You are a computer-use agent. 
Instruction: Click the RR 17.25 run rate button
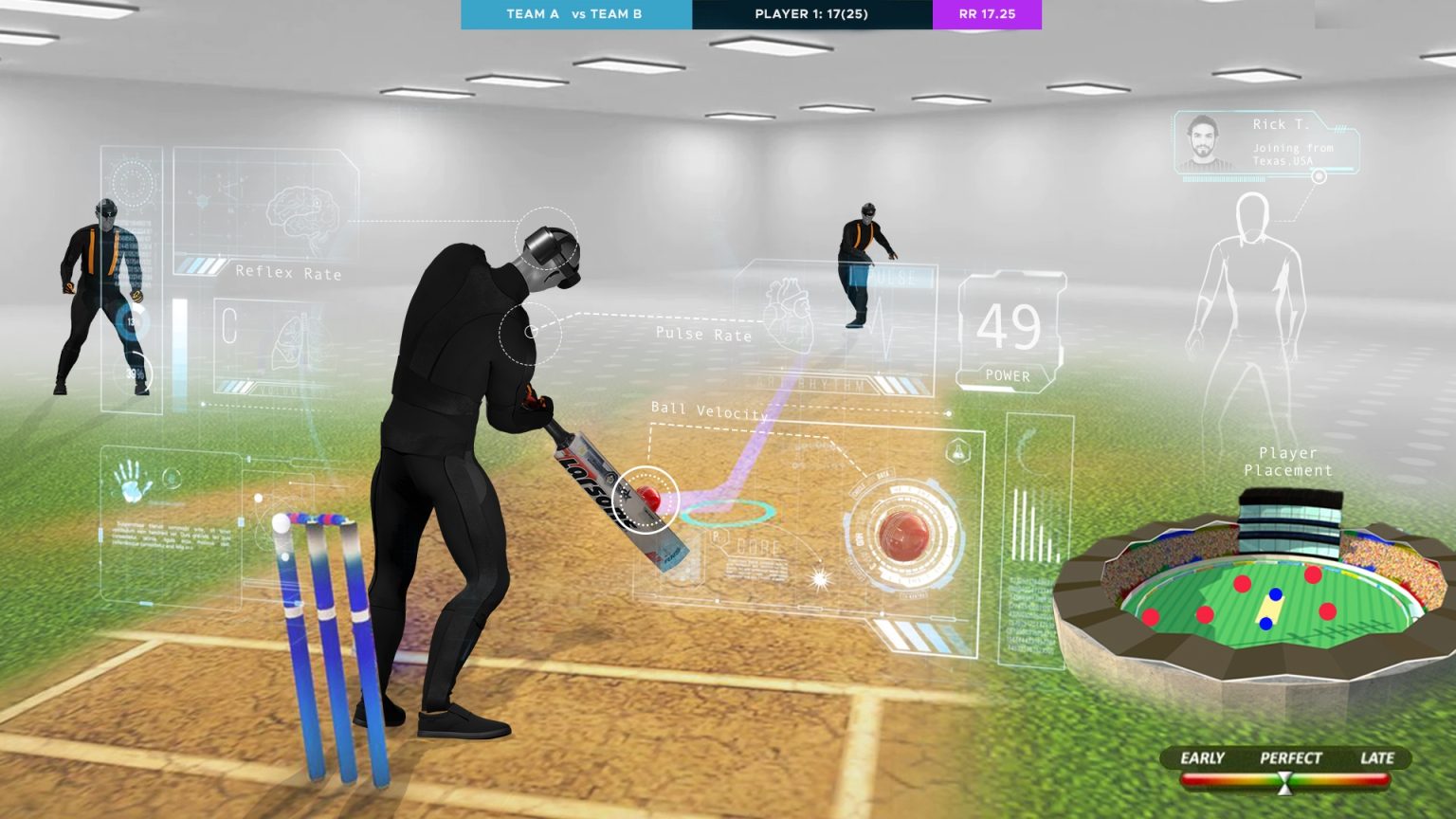(987, 14)
